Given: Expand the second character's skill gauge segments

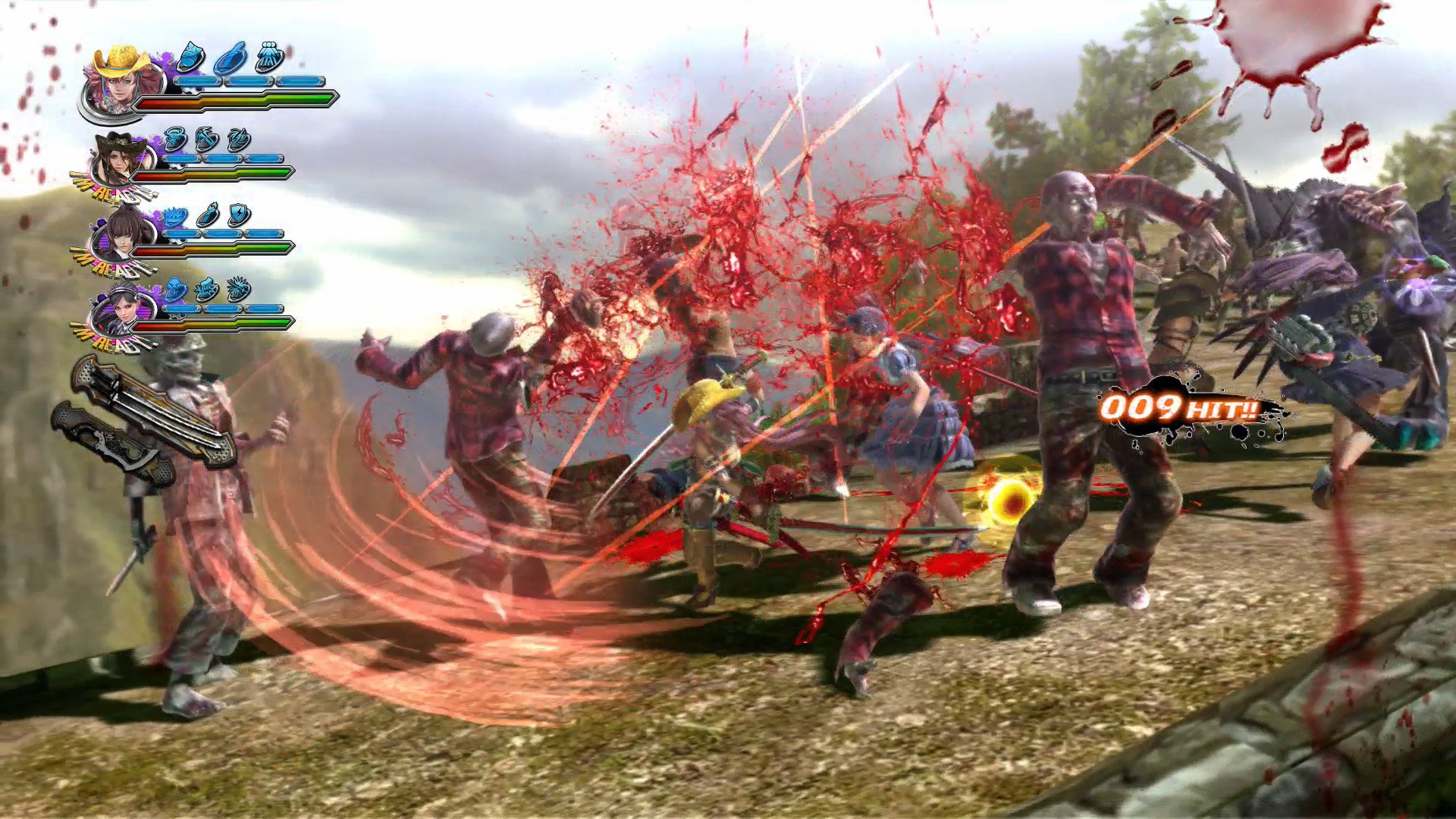Looking at the screenshot, I should click(x=222, y=157).
